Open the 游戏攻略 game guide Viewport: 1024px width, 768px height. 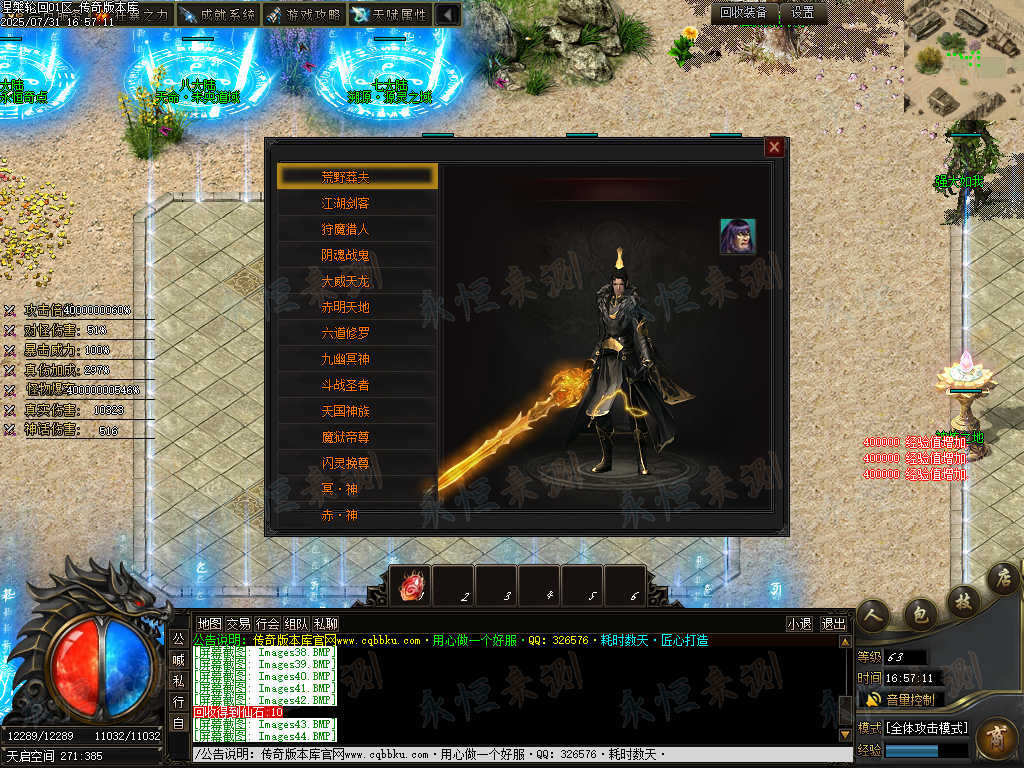coord(303,15)
